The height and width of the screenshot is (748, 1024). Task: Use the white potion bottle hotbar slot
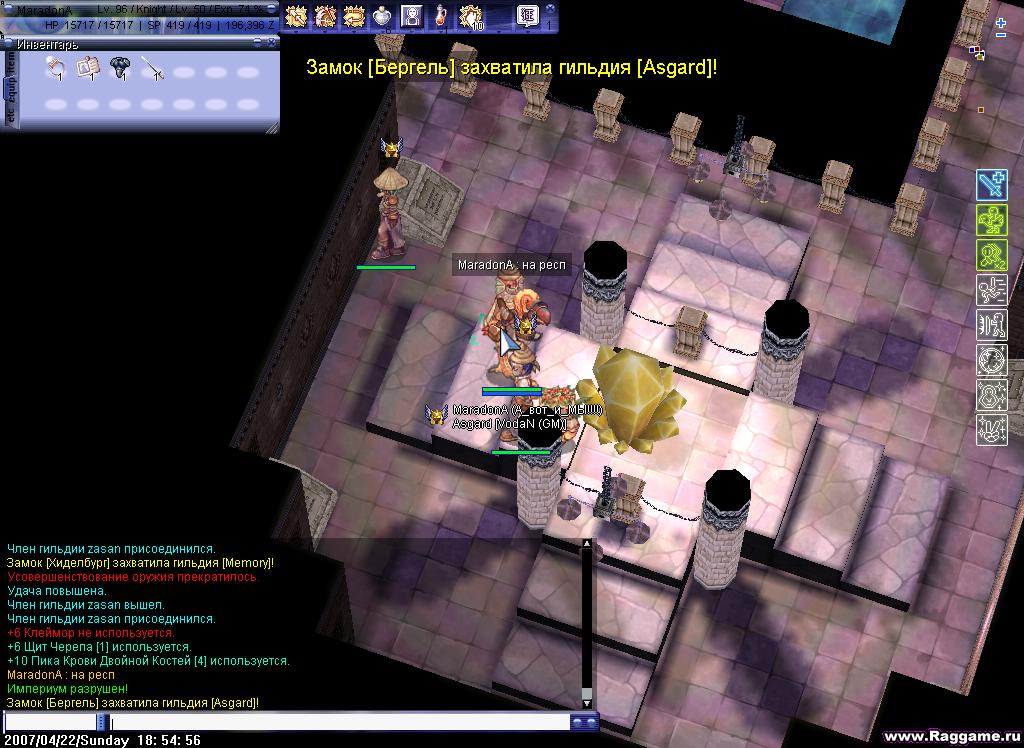382,16
